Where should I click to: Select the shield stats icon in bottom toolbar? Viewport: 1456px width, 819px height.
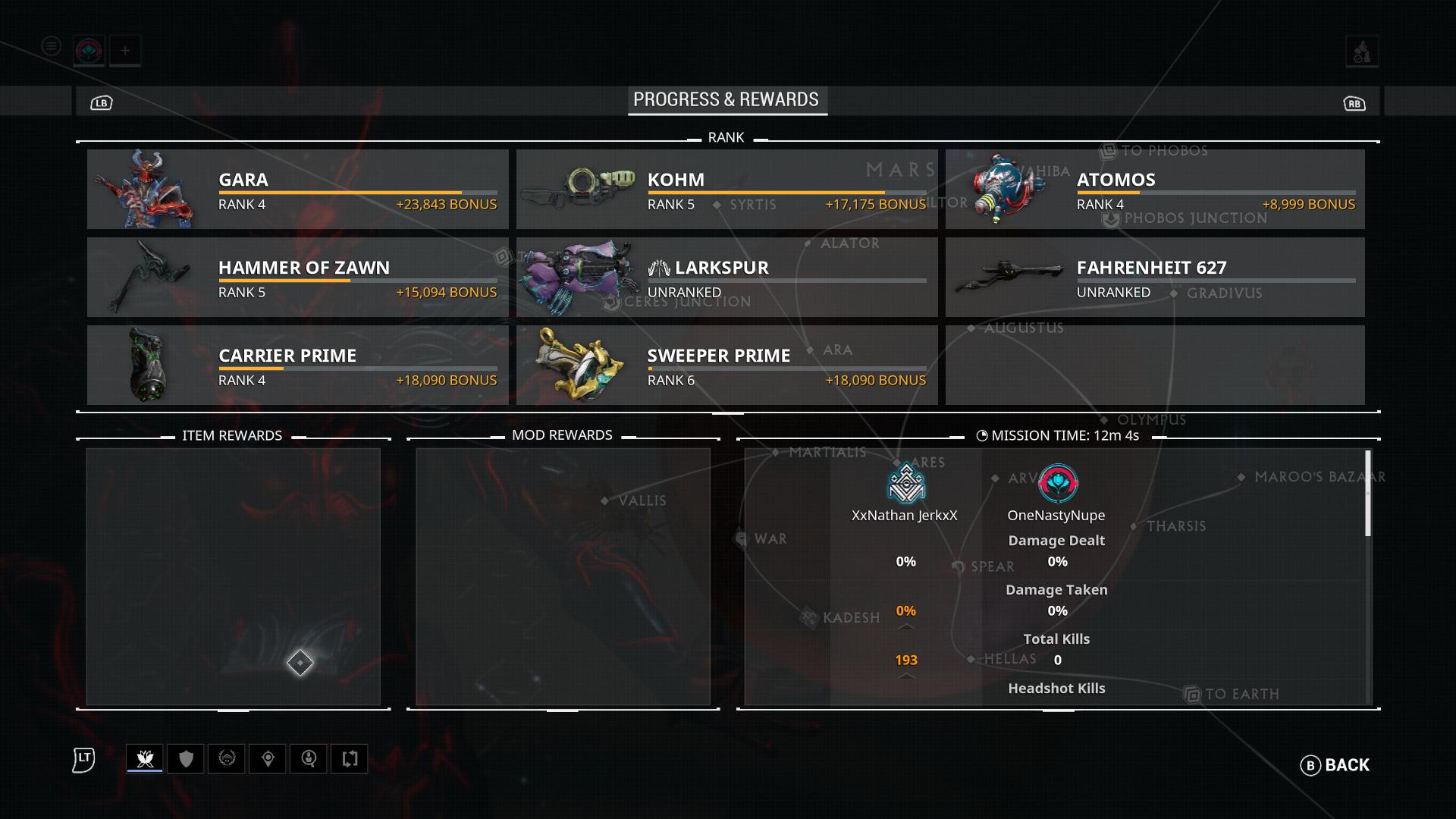(187, 758)
